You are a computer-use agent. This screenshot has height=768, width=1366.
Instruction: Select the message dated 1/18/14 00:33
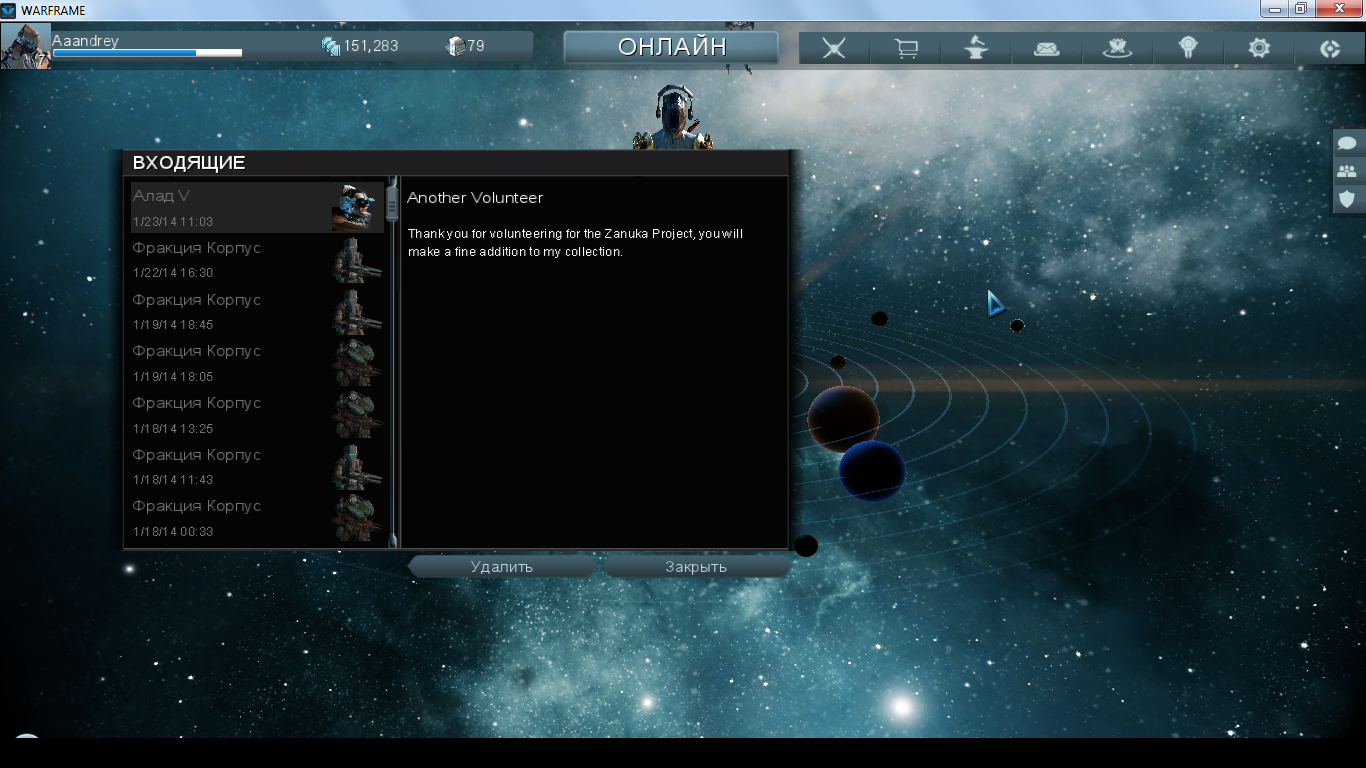point(257,518)
